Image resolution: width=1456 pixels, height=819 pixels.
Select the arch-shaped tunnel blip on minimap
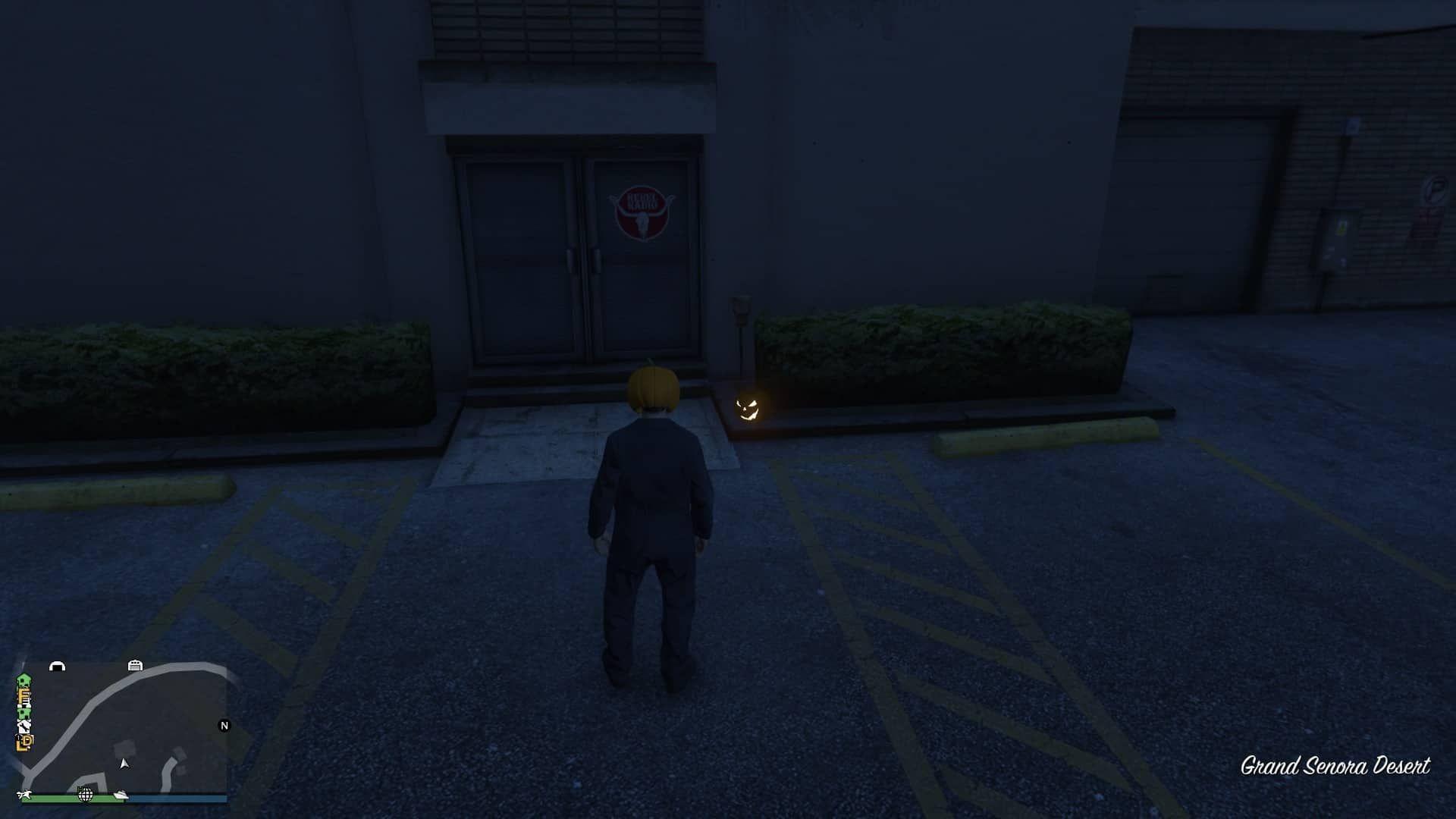point(57,666)
